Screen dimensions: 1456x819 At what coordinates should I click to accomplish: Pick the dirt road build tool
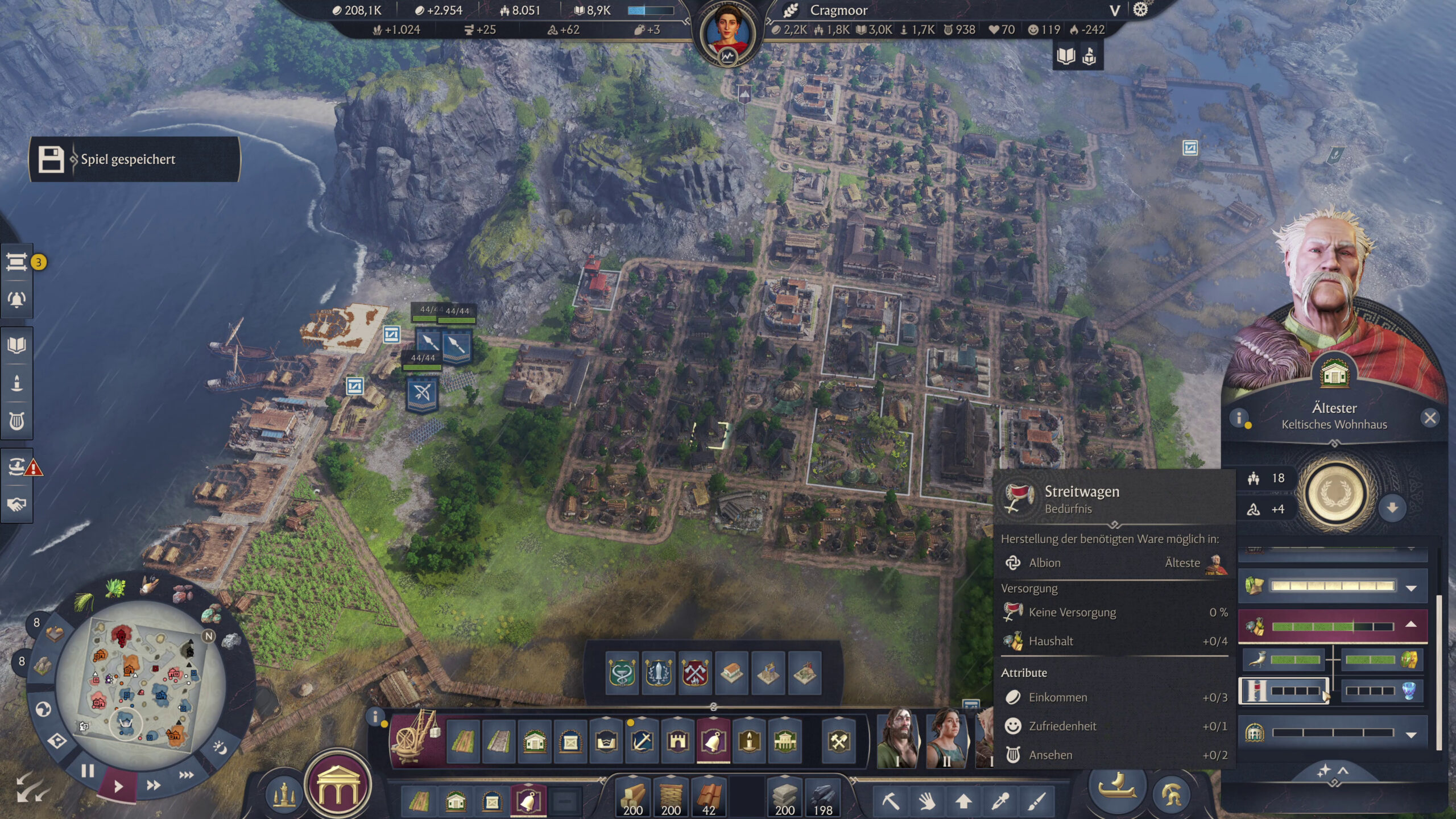[x=463, y=741]
